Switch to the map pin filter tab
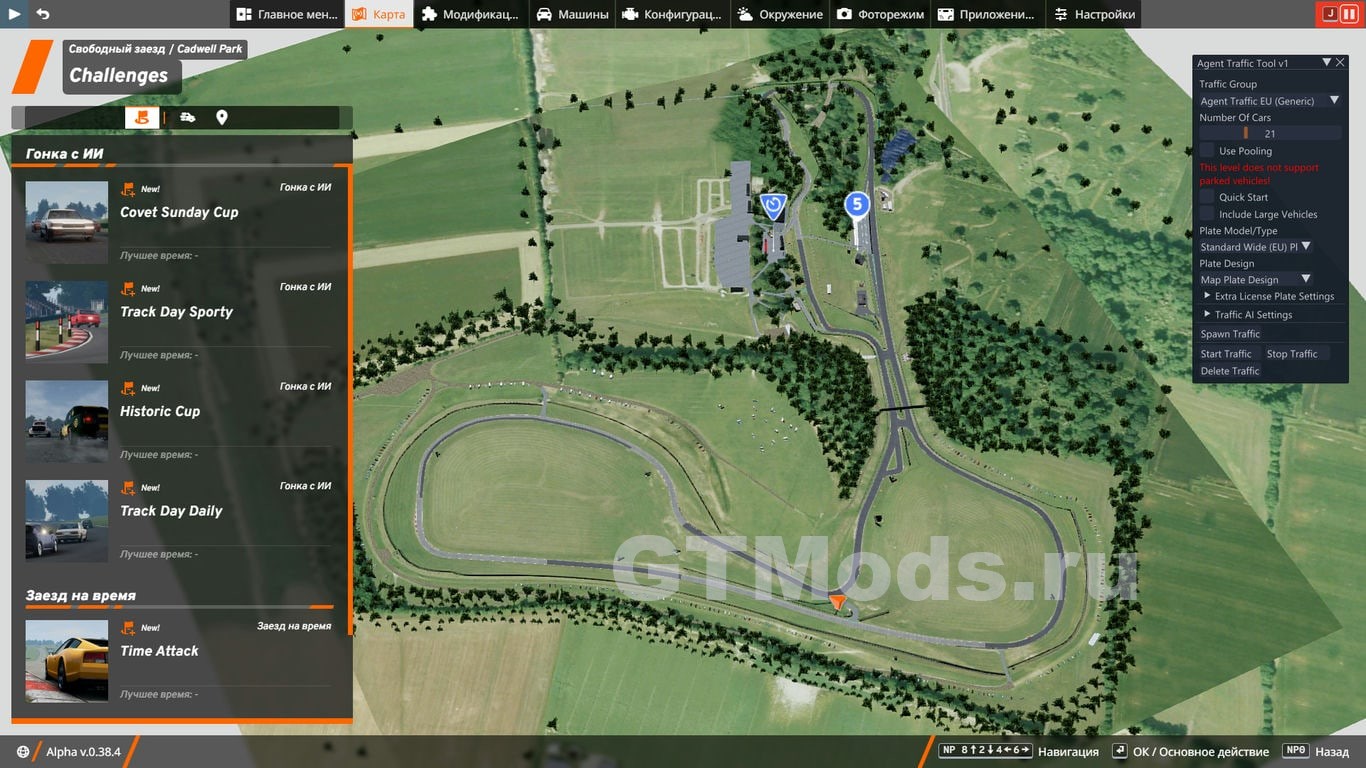Image resolution: width=1366 pixels, height=768 pixels. coord(222,118)
